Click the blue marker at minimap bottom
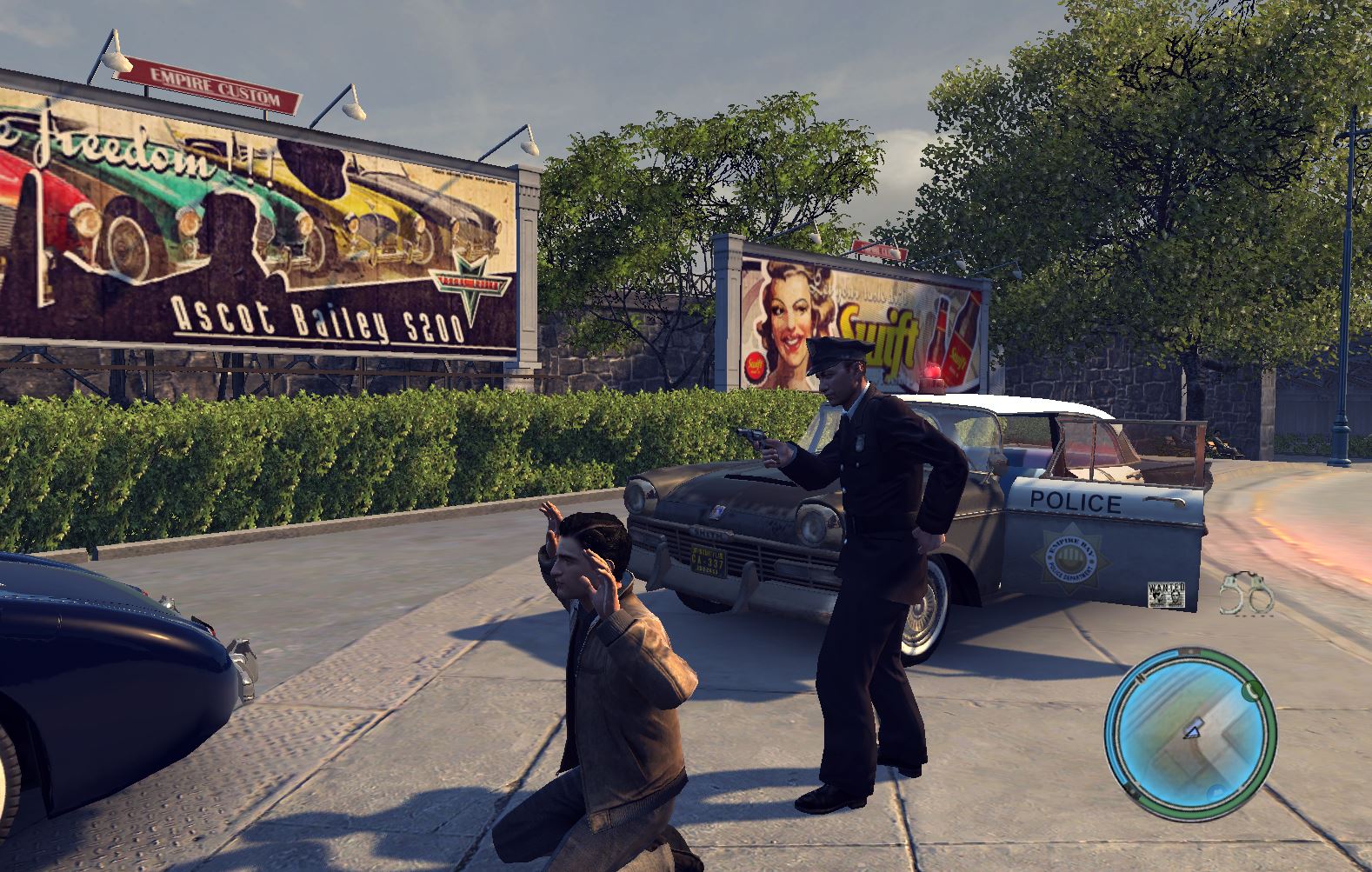Viewport: 1372px width, 872px height. coord(1215,790)
